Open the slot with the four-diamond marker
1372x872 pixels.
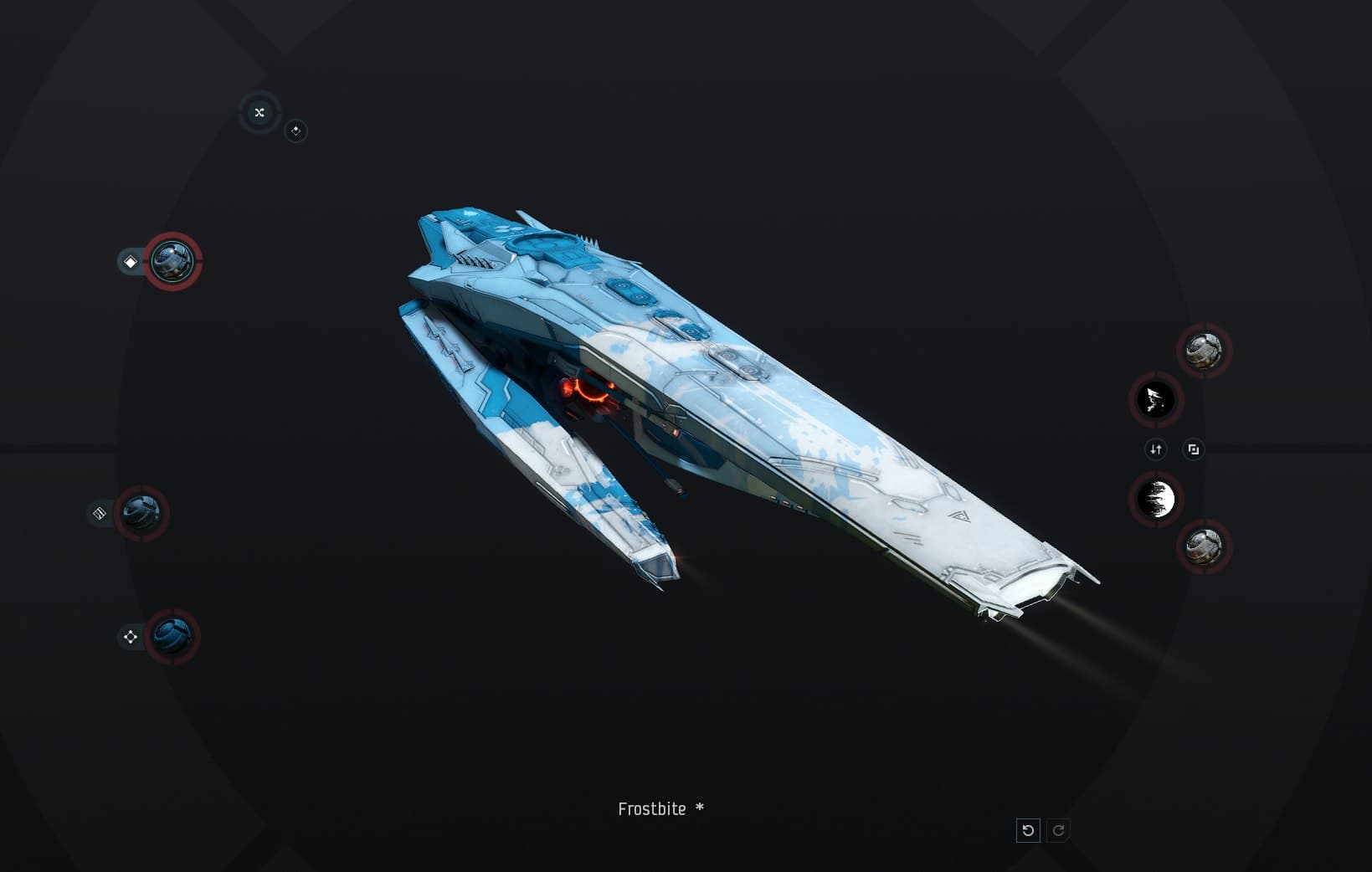coord(172,637)
